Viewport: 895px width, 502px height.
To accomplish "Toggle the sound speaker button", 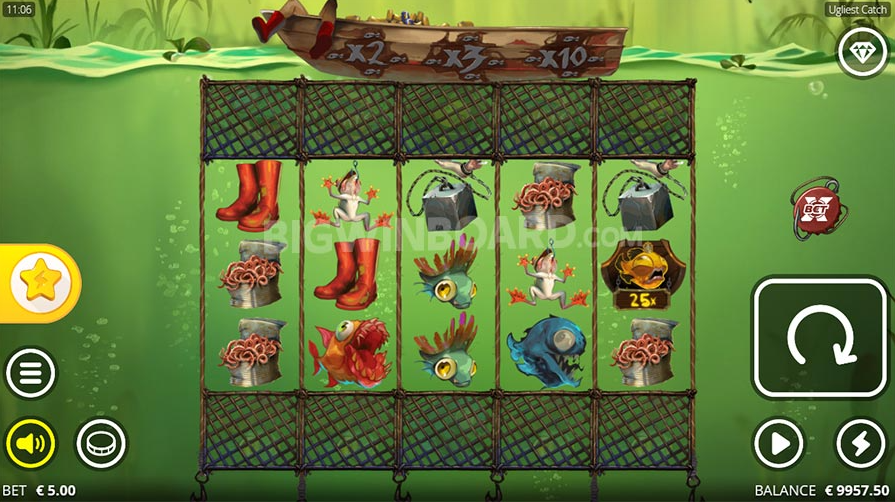I will coord(31,444).
